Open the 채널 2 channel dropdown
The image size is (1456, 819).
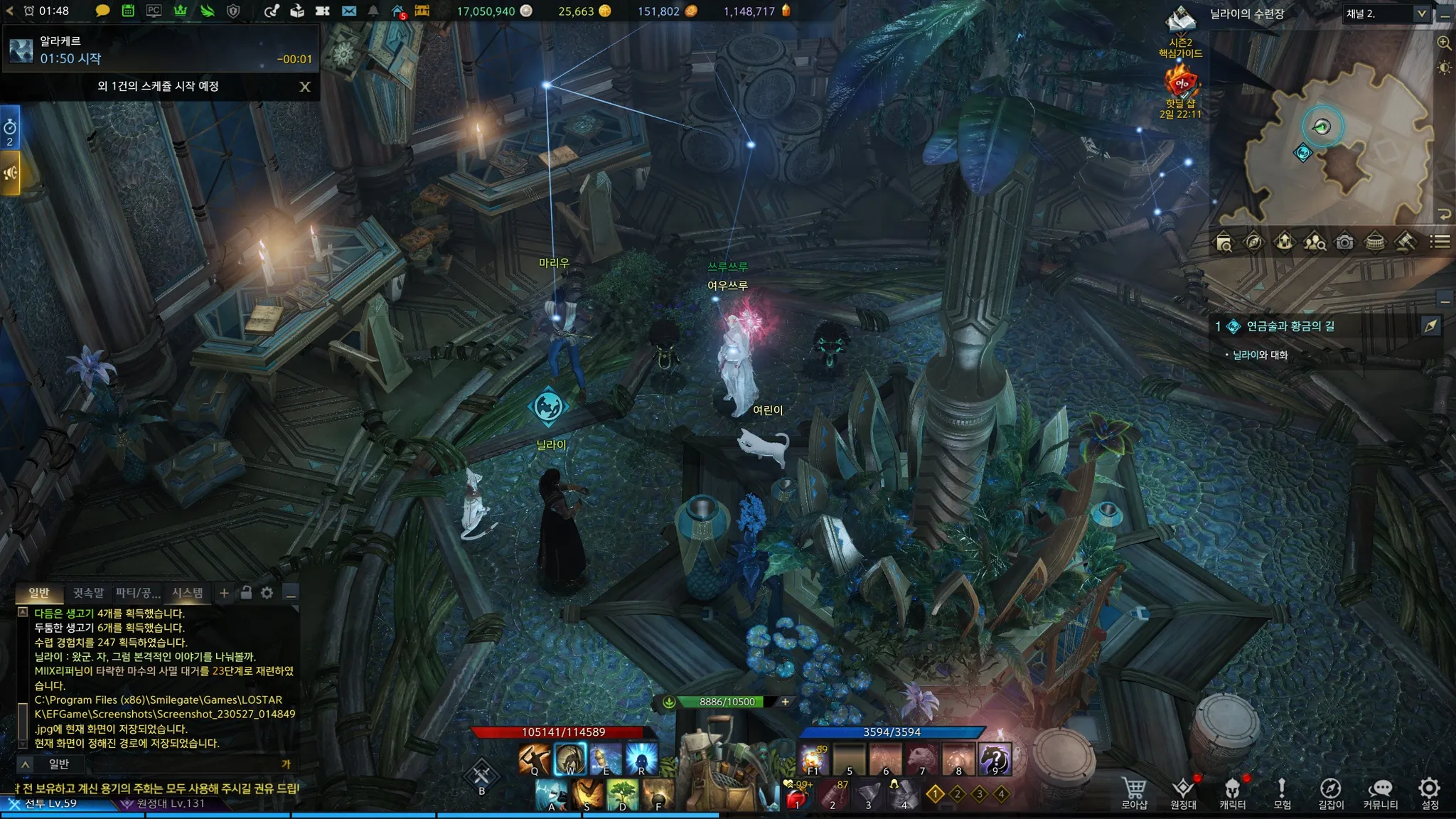pos(1386,14)
